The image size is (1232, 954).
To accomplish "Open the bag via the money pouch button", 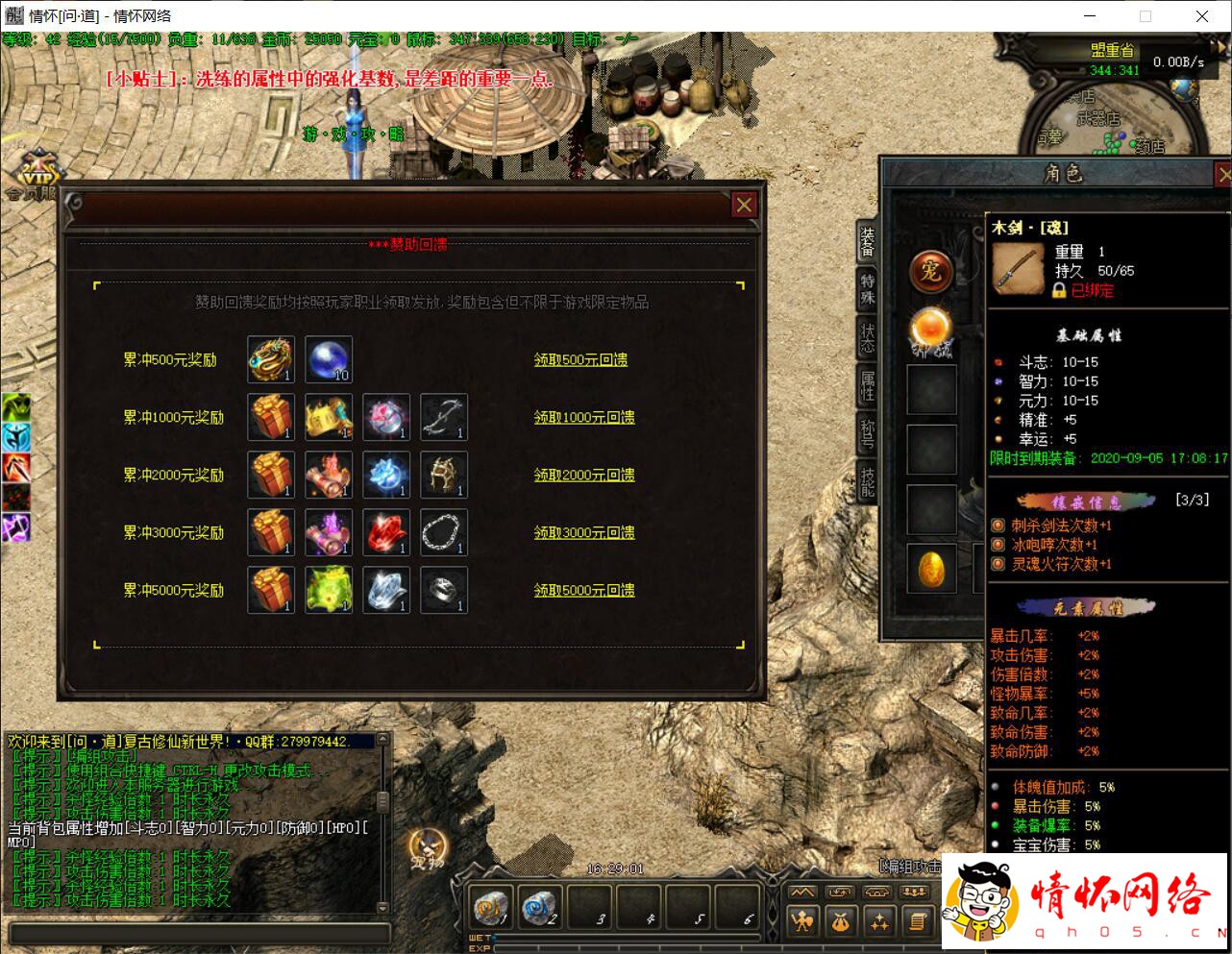I will pos(841,922).
